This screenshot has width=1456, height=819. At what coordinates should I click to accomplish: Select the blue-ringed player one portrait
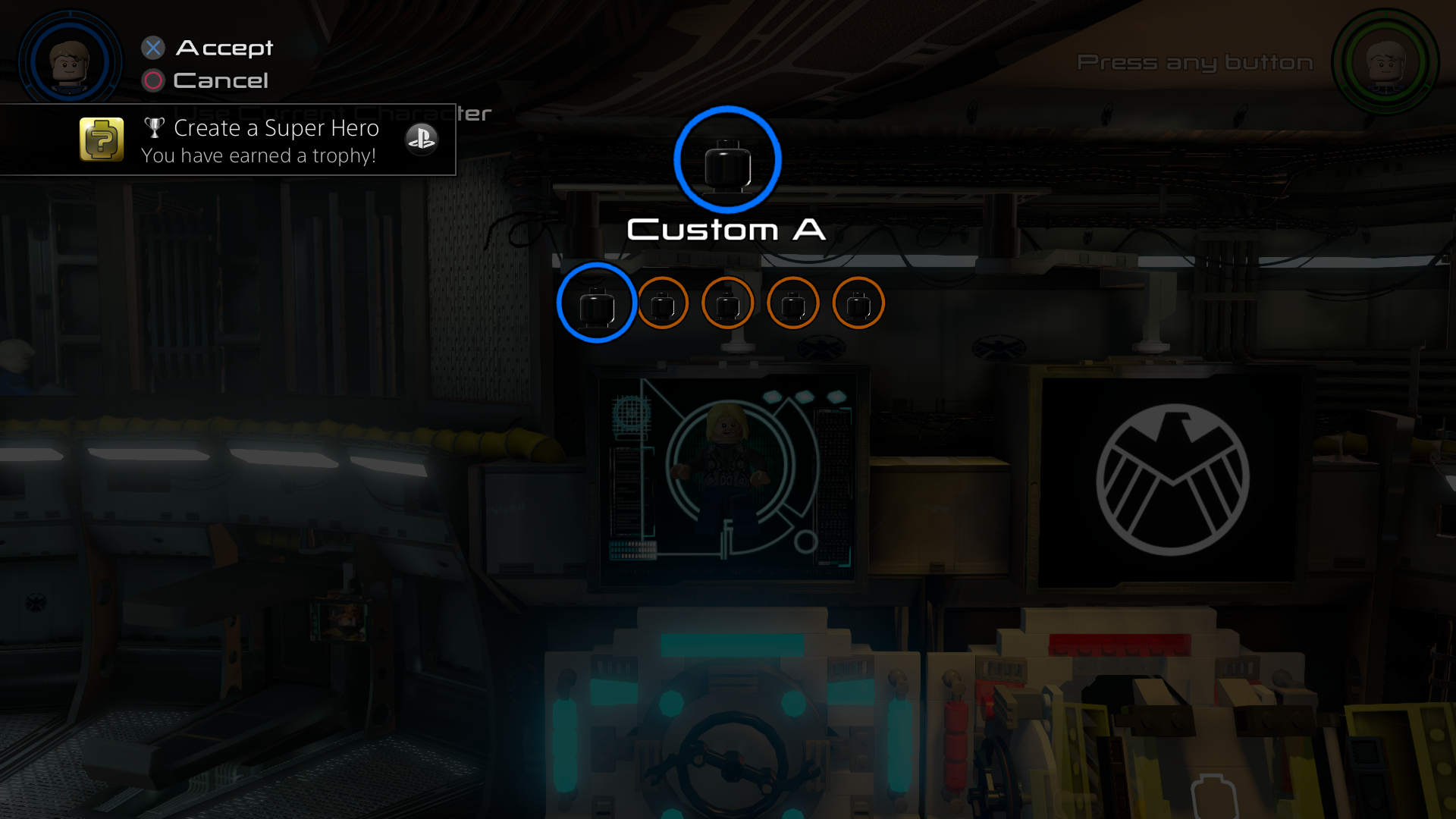coord(70,62)
